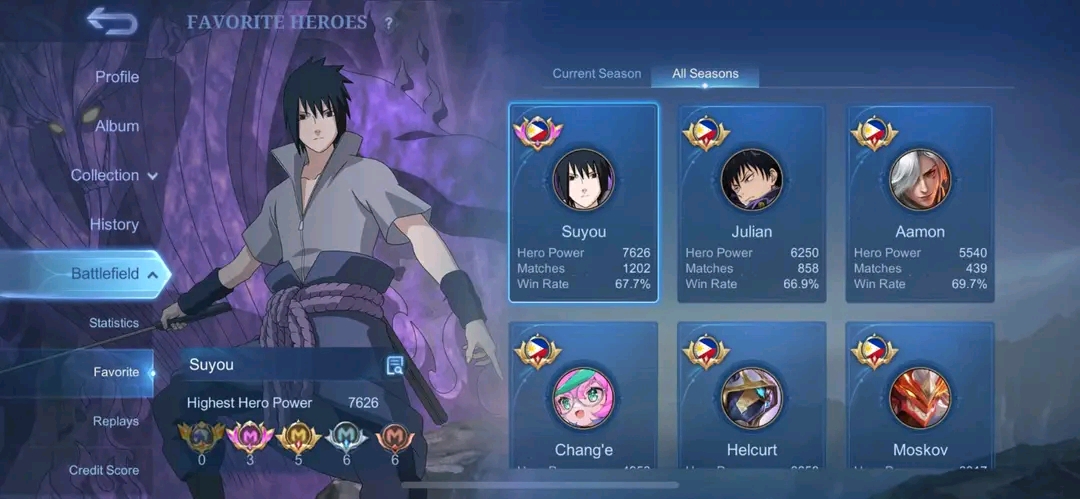1080x499 pixels.
Task: Show the Statistics submenu
Action: point(114,323)
